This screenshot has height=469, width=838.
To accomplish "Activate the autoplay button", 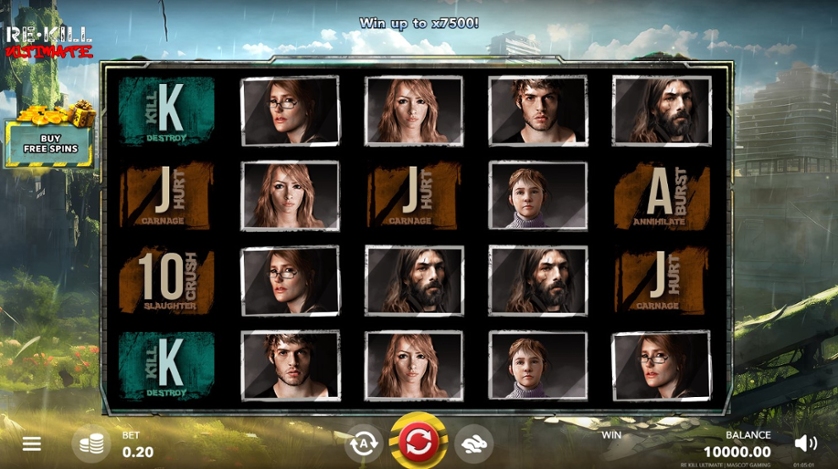I will tap(362, 443).
